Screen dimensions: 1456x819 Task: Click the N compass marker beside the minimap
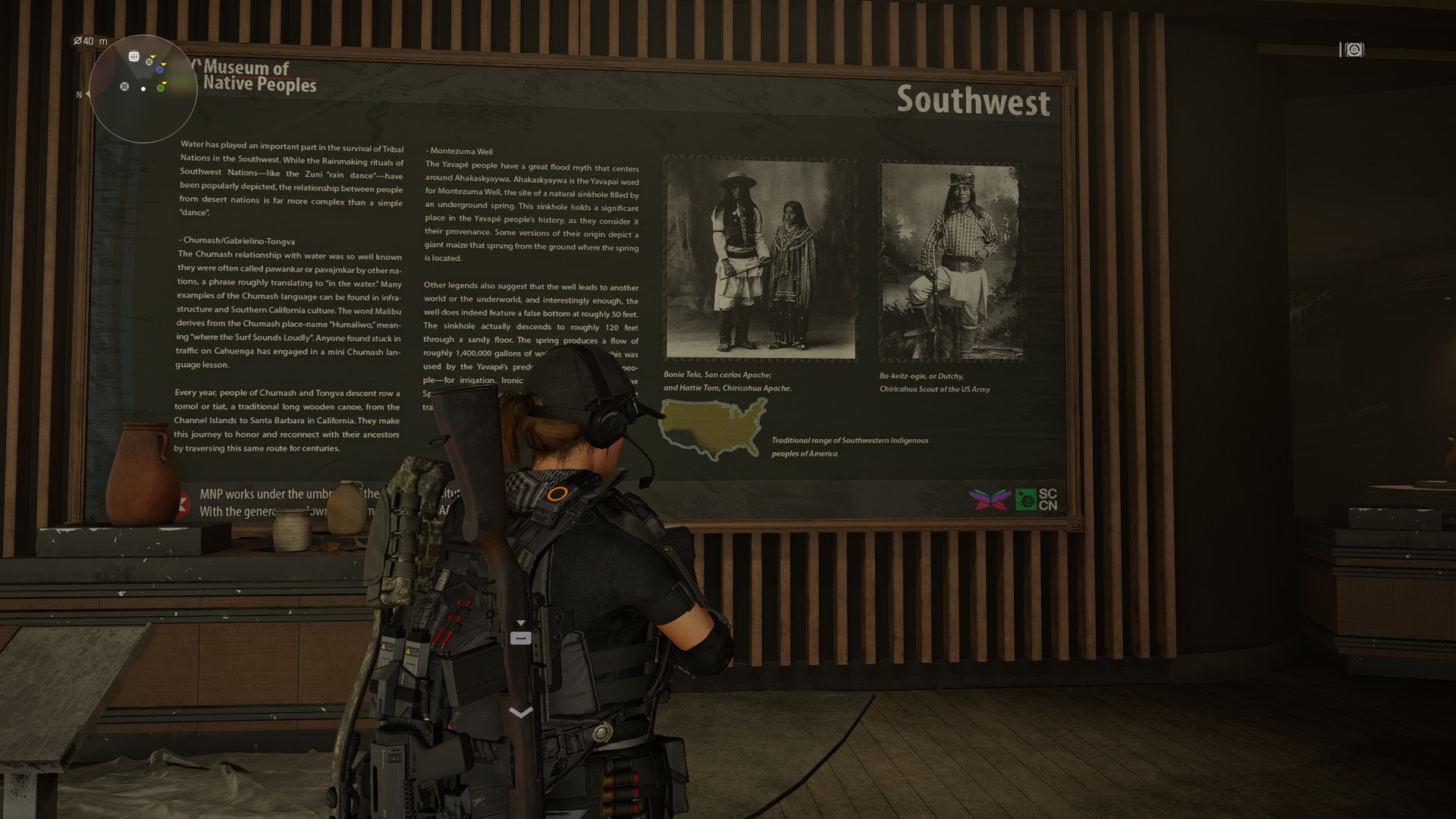click(80, 94)
